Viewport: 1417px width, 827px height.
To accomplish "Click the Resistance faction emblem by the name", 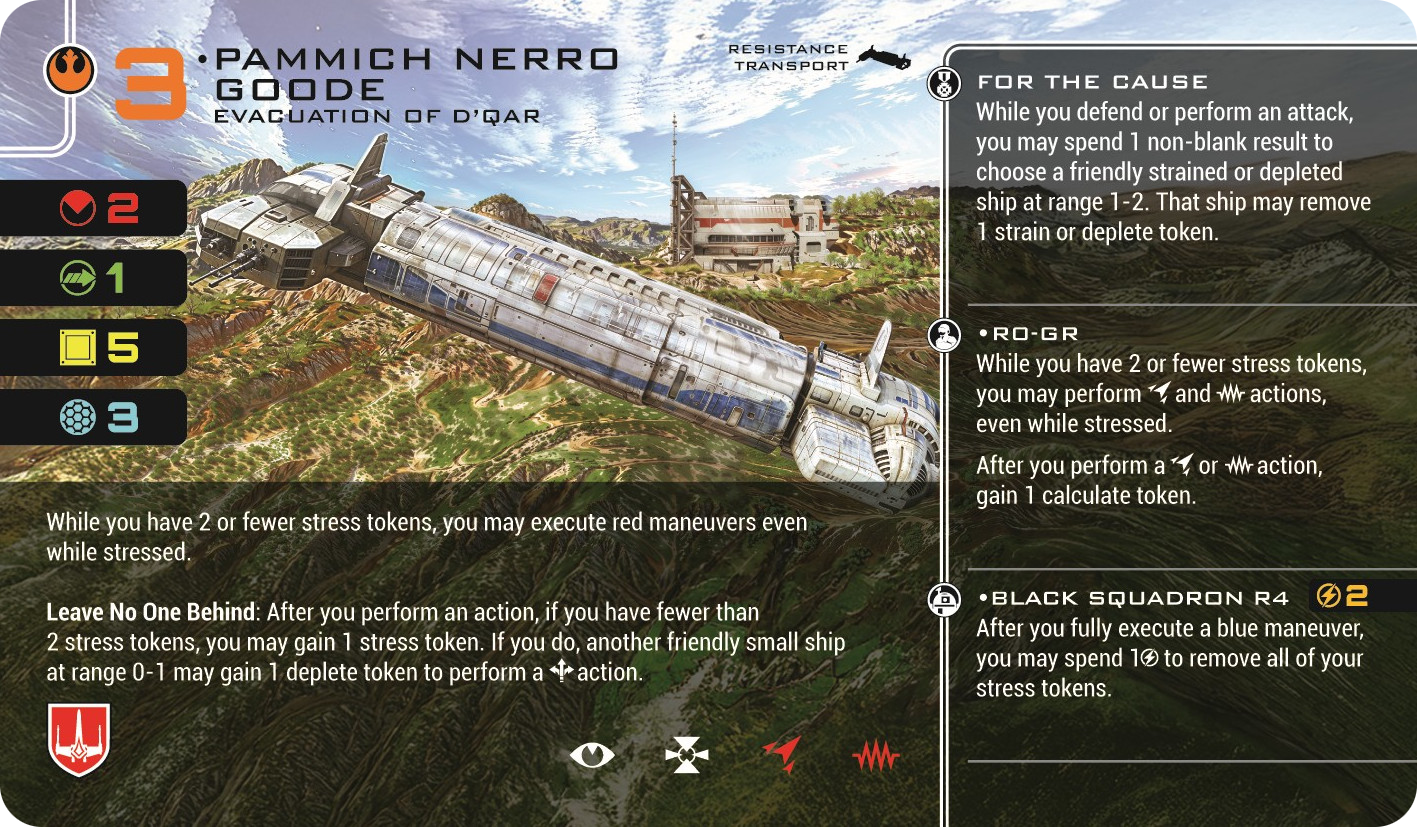I will pyautogui.click(x=70, y=71).
